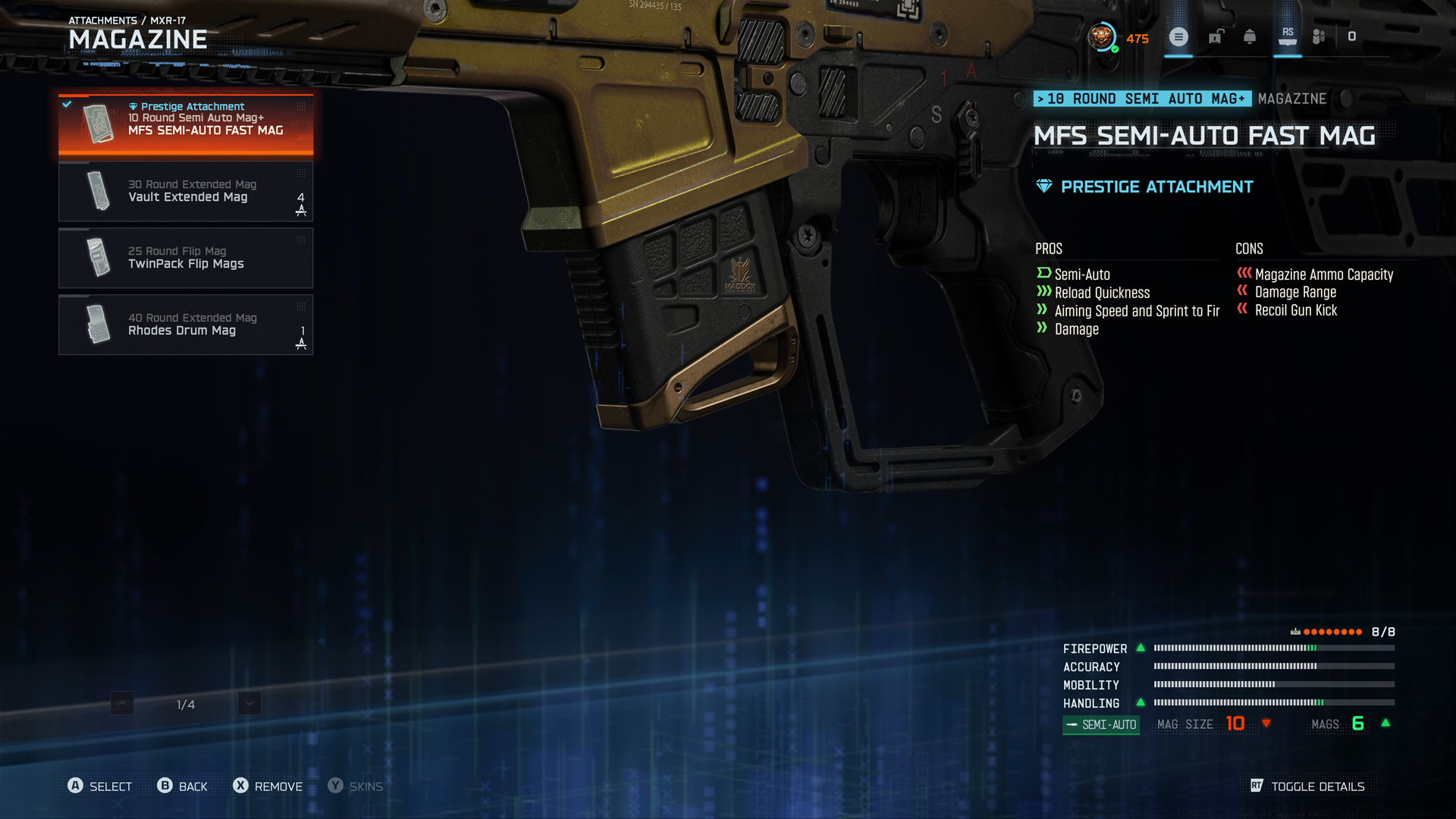
Task: Click the player emblem avatar
Action: [1102, 36]
